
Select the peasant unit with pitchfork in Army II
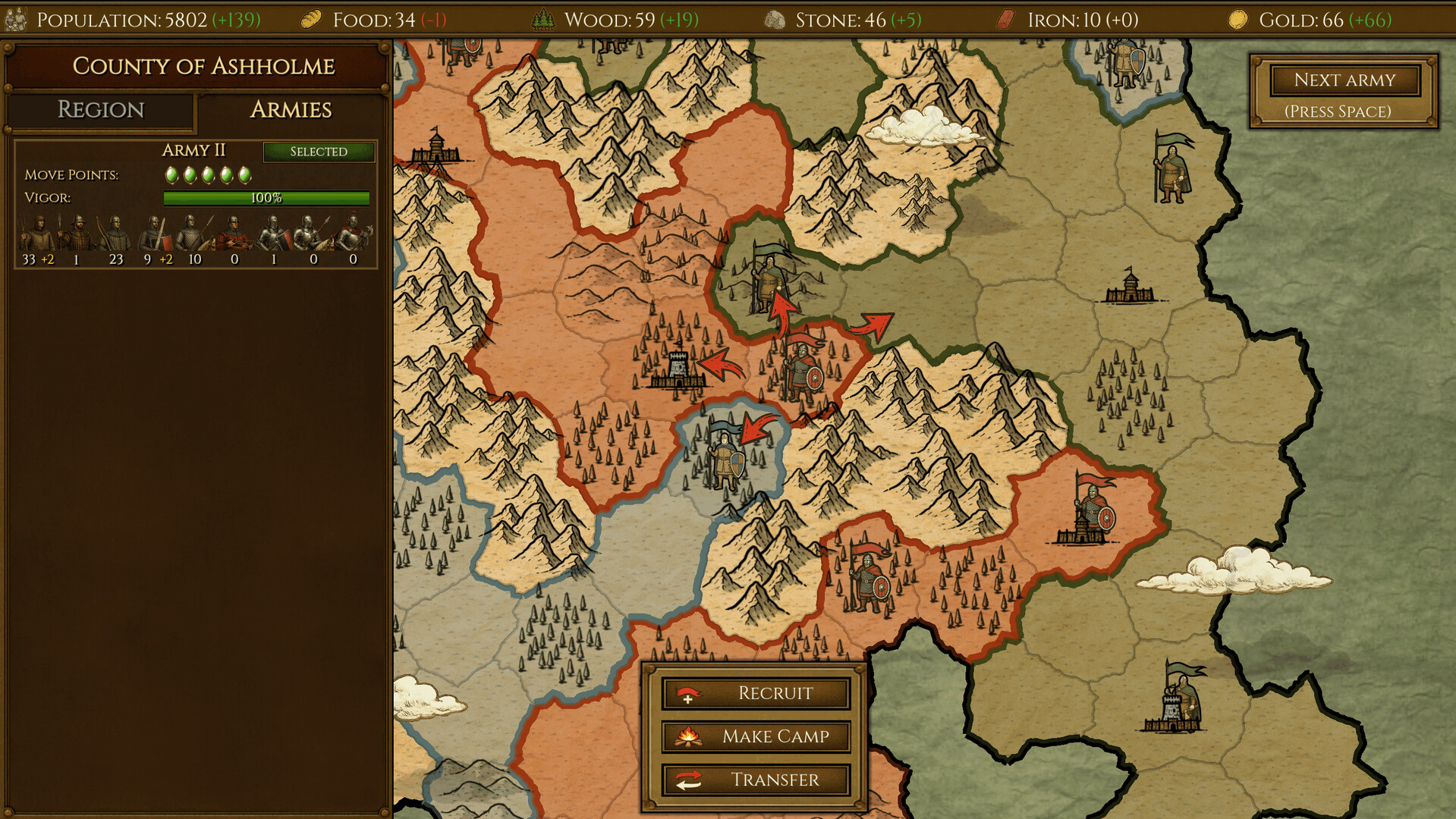pos(38,235)
